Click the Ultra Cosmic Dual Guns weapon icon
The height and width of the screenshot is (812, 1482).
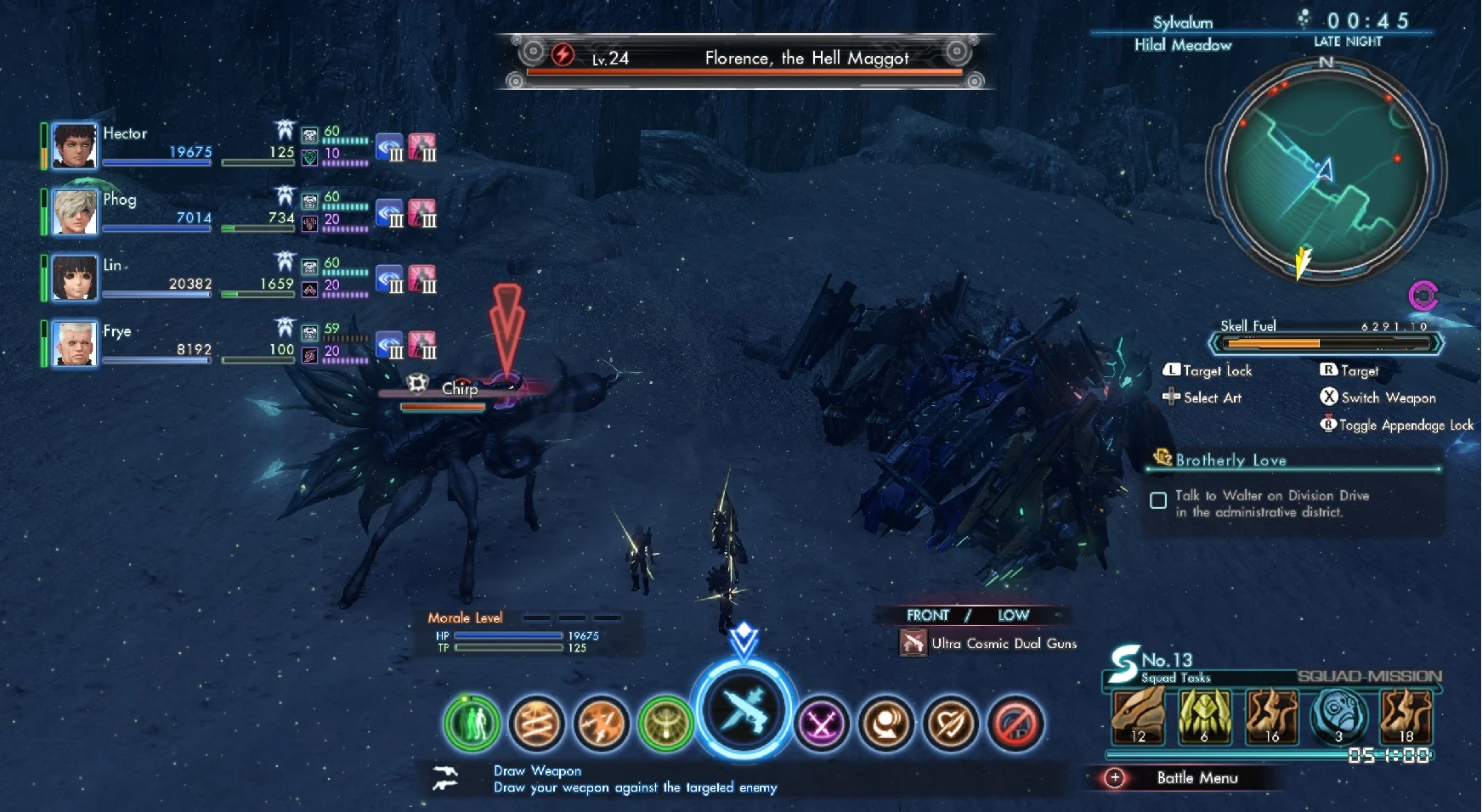(914, 643)
